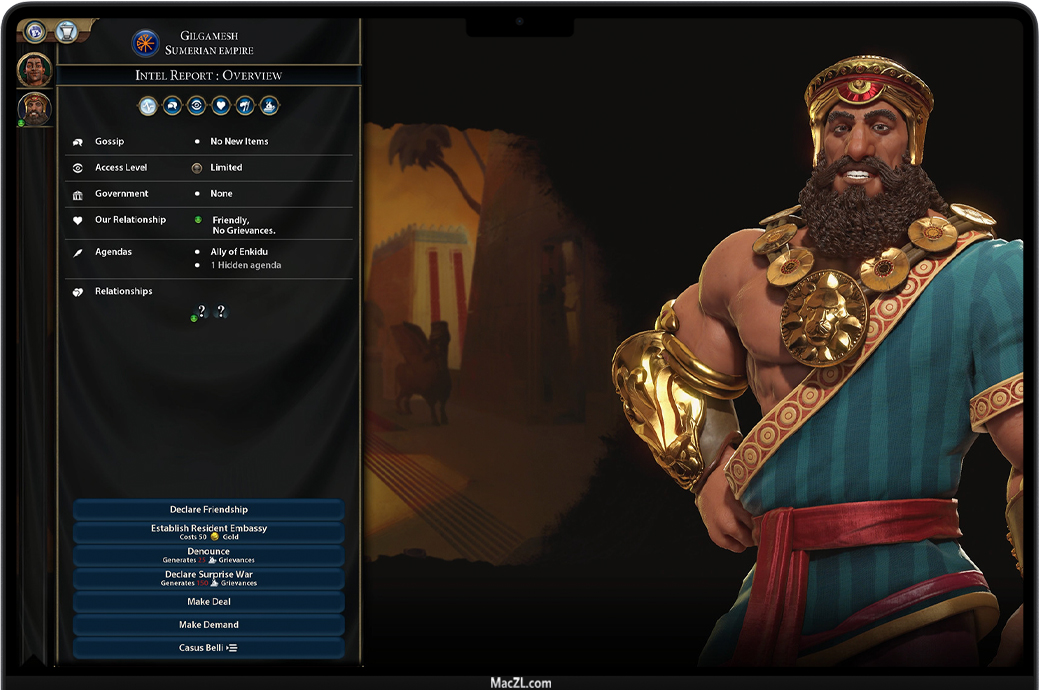Choose Declare Surprise War
Viewport: 1040px width, 690px height.
click(209, 578)
